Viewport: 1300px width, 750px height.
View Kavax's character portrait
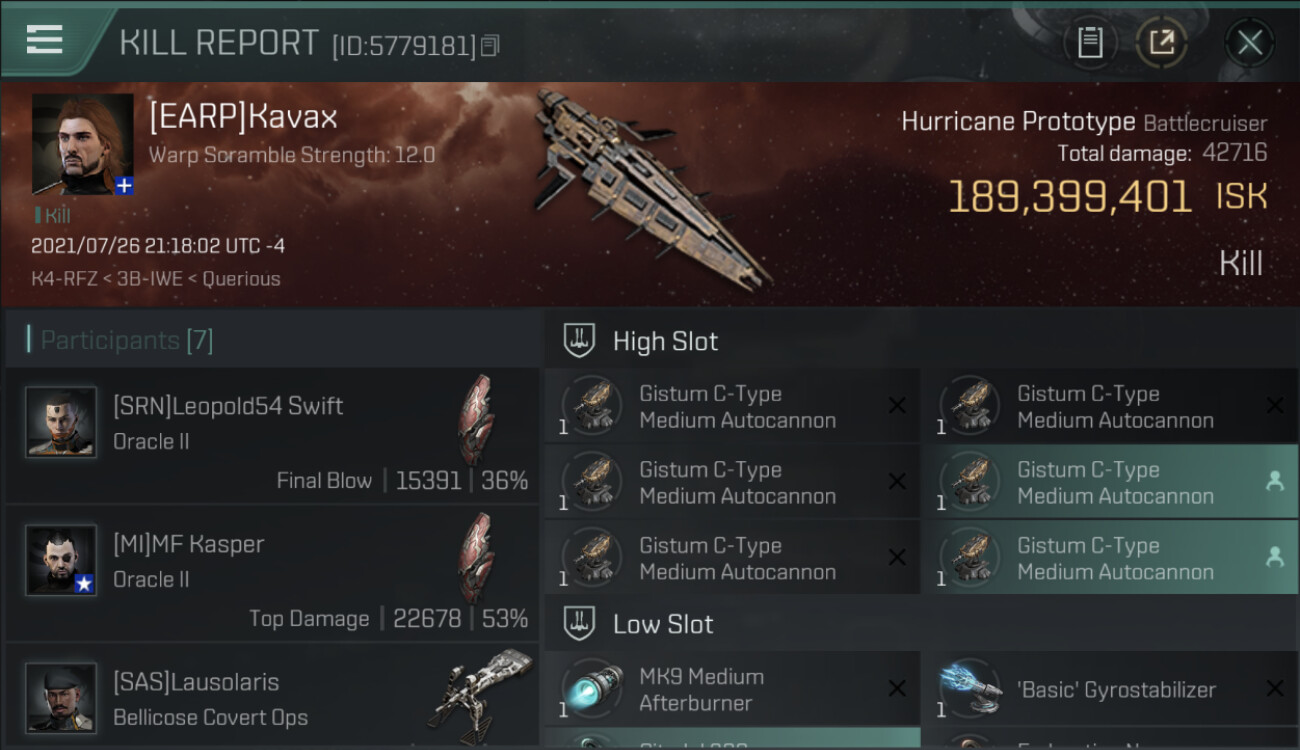pos(83,145)
